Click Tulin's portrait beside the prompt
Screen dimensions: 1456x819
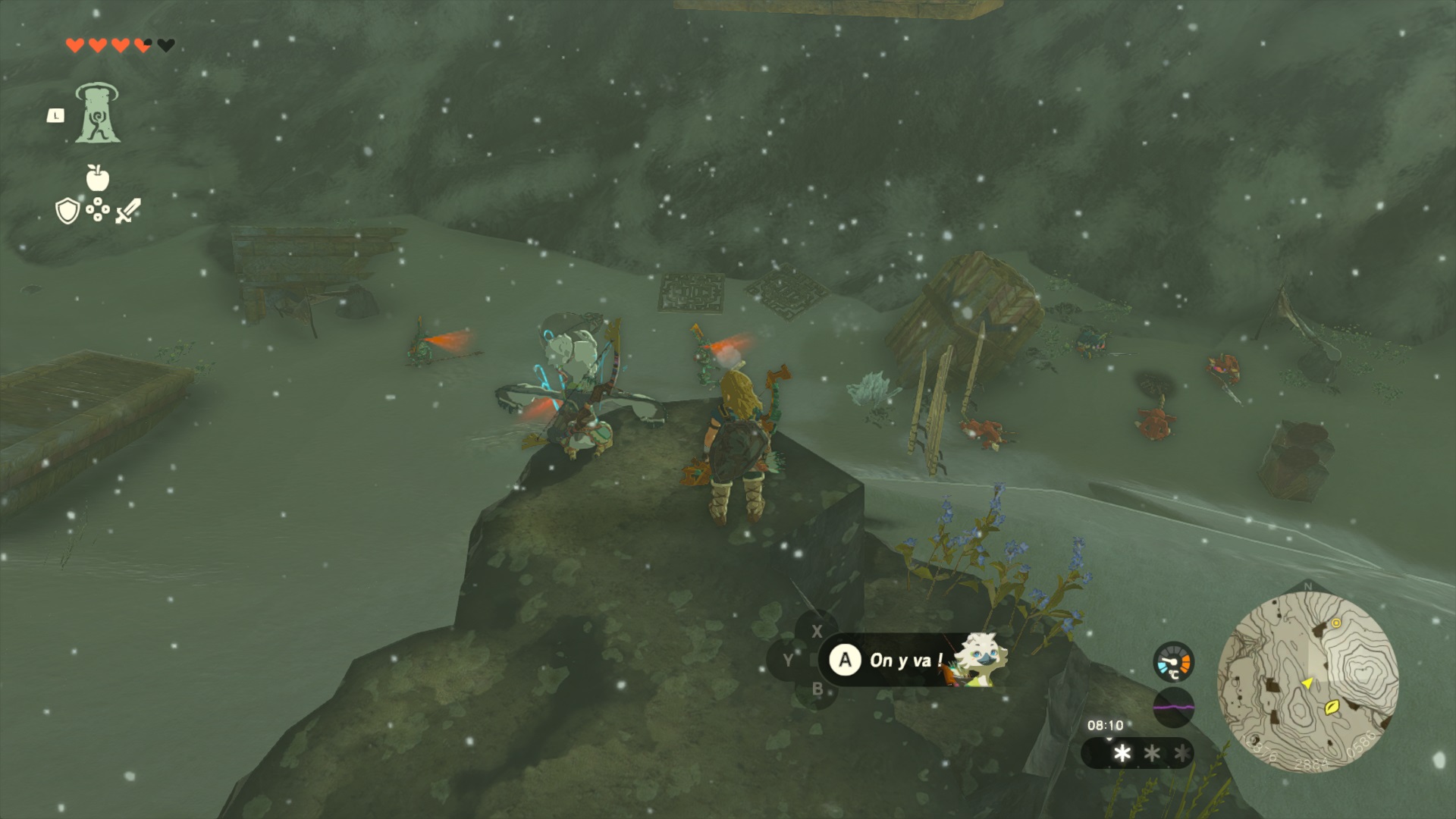(x=979, y=661)
